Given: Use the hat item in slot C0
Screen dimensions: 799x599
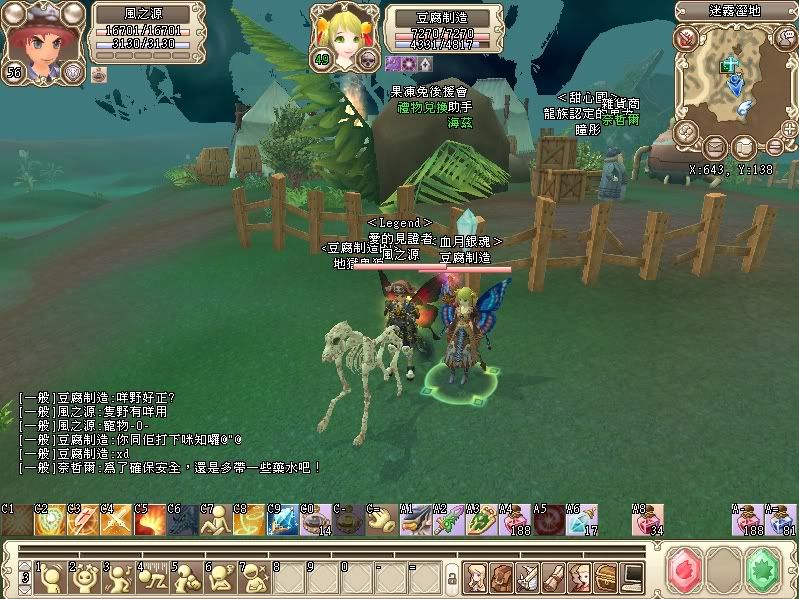Looking at the screenshot, I should (x=315, y=520).
